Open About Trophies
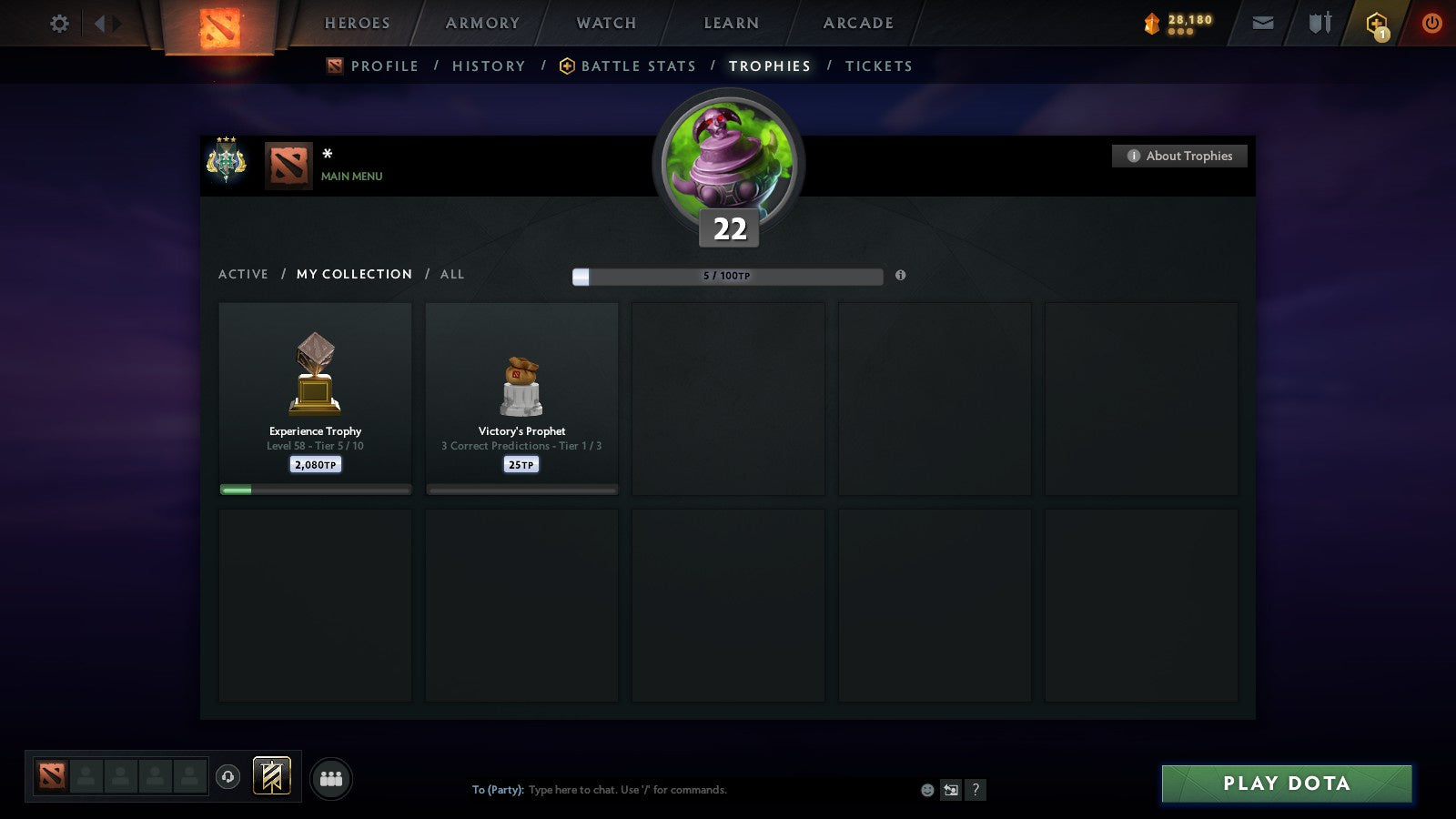This screenshot has width=1456, height=819. pyautogui.click(x=1179, y=156)
